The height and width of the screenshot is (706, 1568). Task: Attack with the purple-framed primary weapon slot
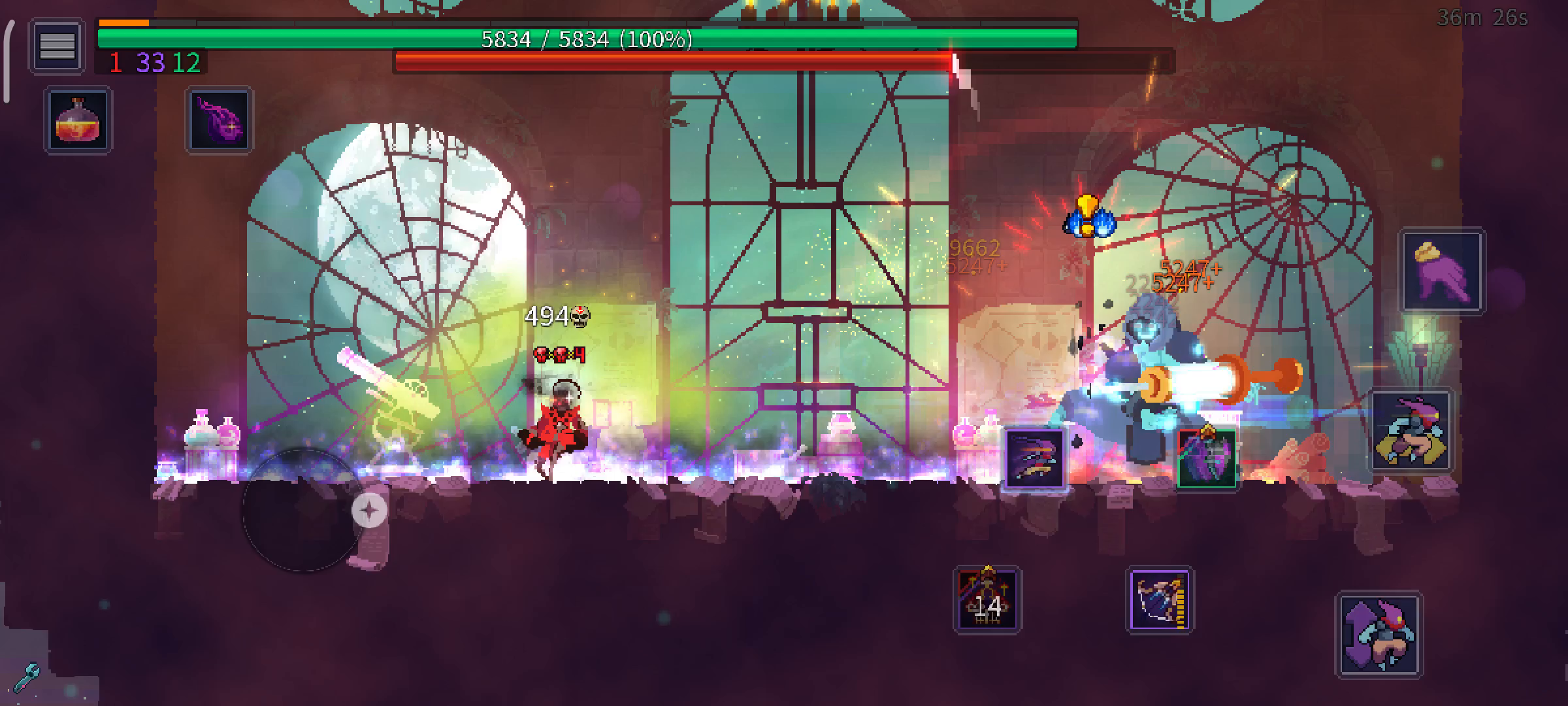pos(1034,459)
